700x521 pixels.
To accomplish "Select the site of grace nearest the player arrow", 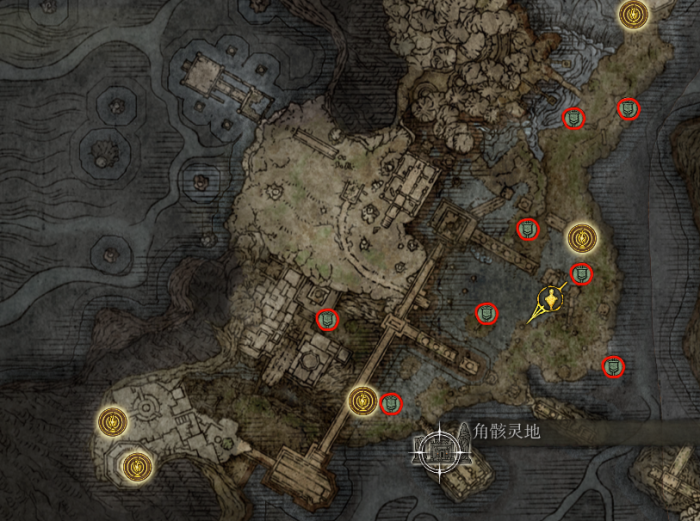I will (581, 238).
